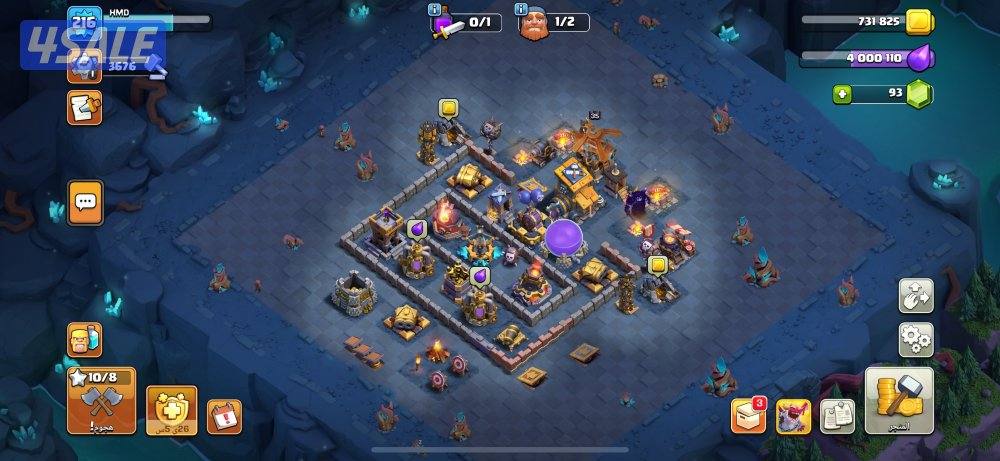Open the Shop with the hammer and coins
Screen dimensions: 1000x461
point(899,399)
